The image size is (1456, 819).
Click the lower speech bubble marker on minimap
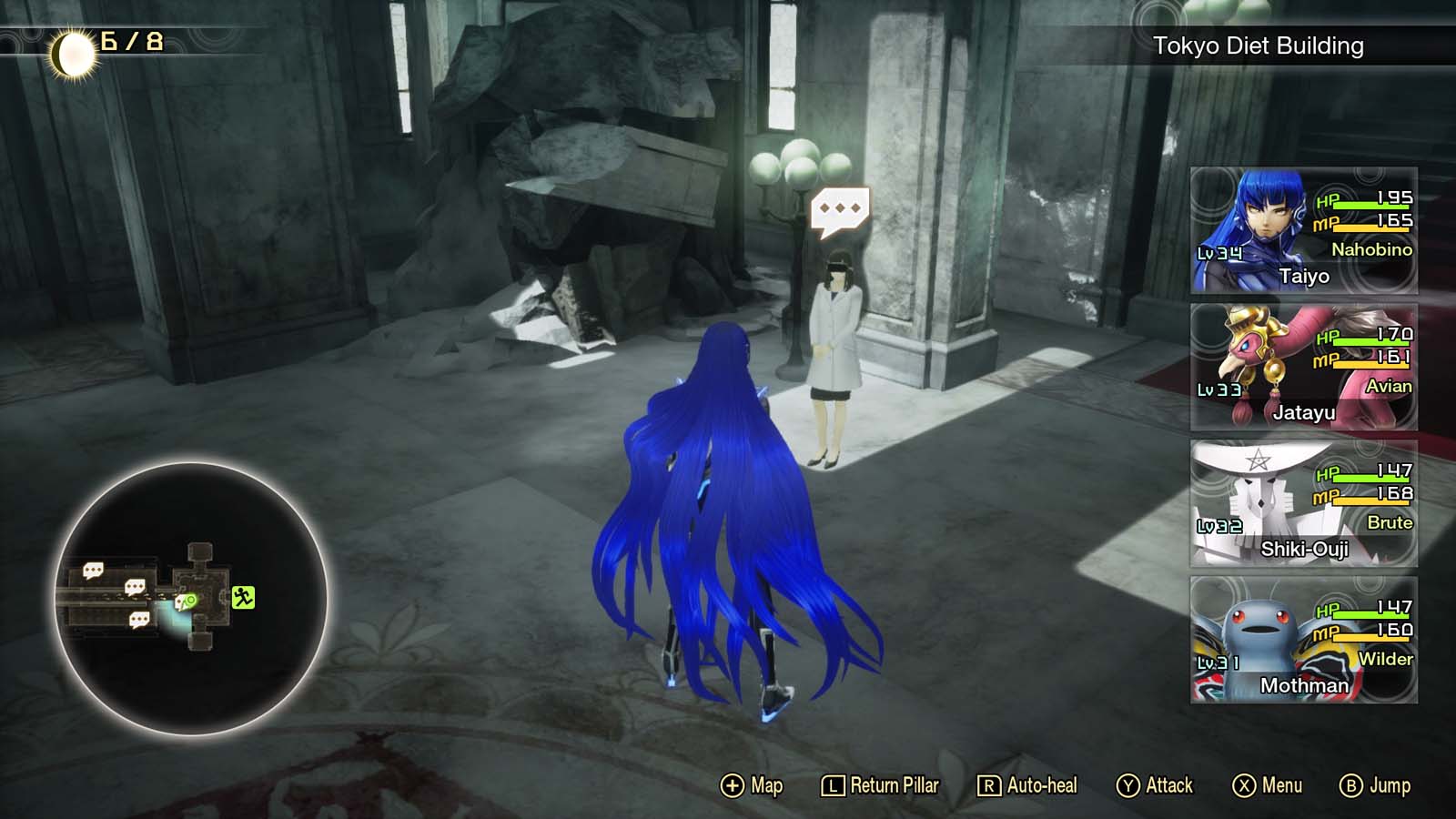[139, 618]
